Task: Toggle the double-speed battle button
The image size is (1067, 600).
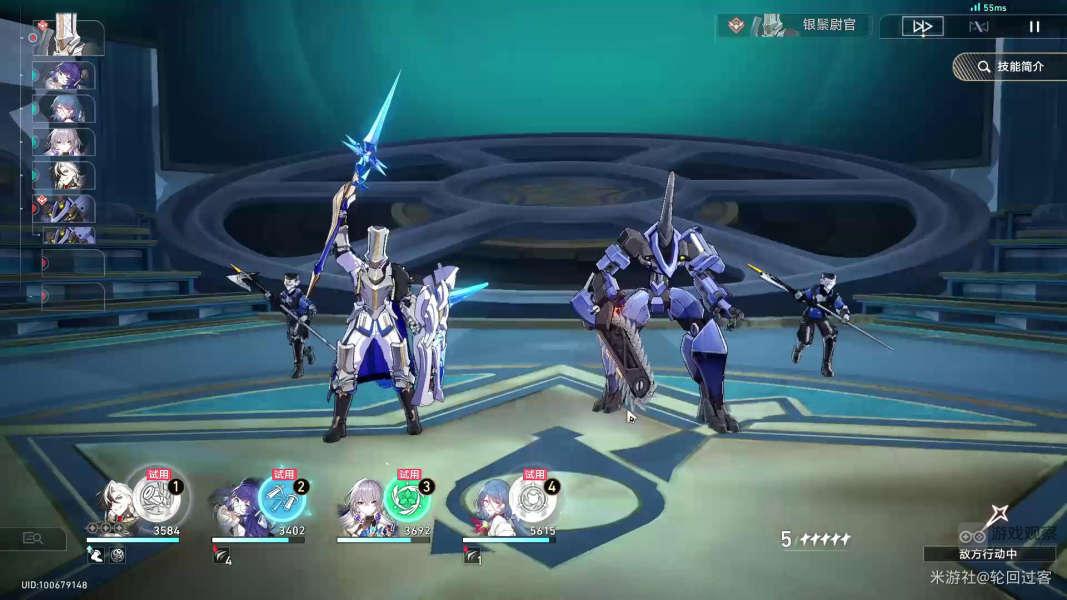Action: coord(922,27)
